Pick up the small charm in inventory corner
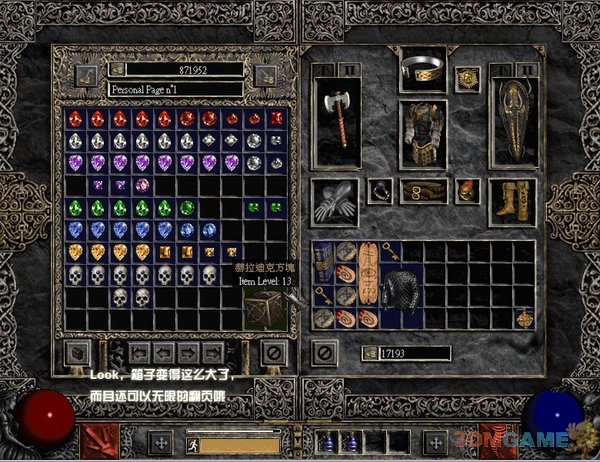This screenshot has width=600, height=462. point(524,318)
